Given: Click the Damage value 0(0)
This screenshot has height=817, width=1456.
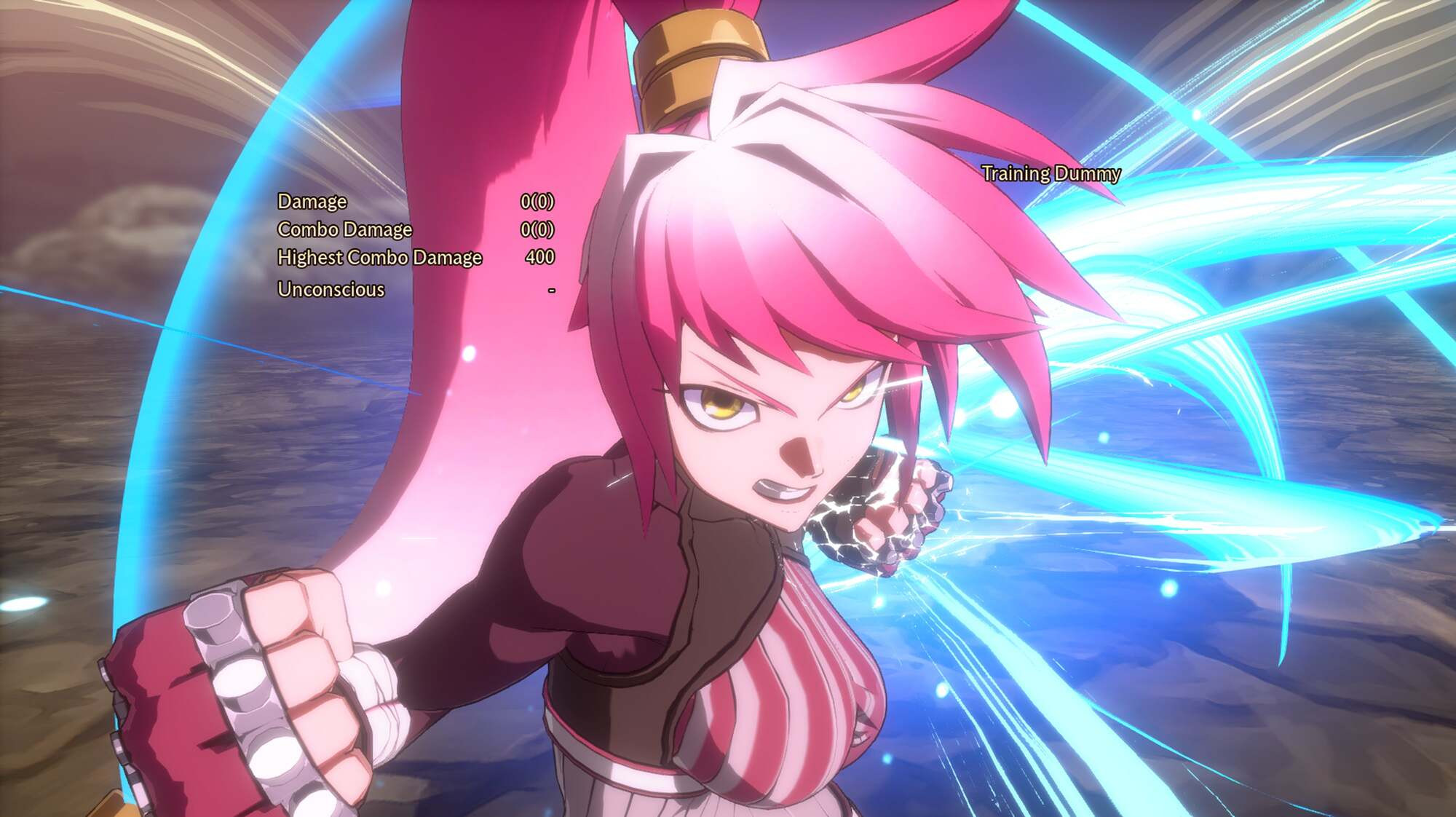Looking at the screenshot, I should coord(539,202).
